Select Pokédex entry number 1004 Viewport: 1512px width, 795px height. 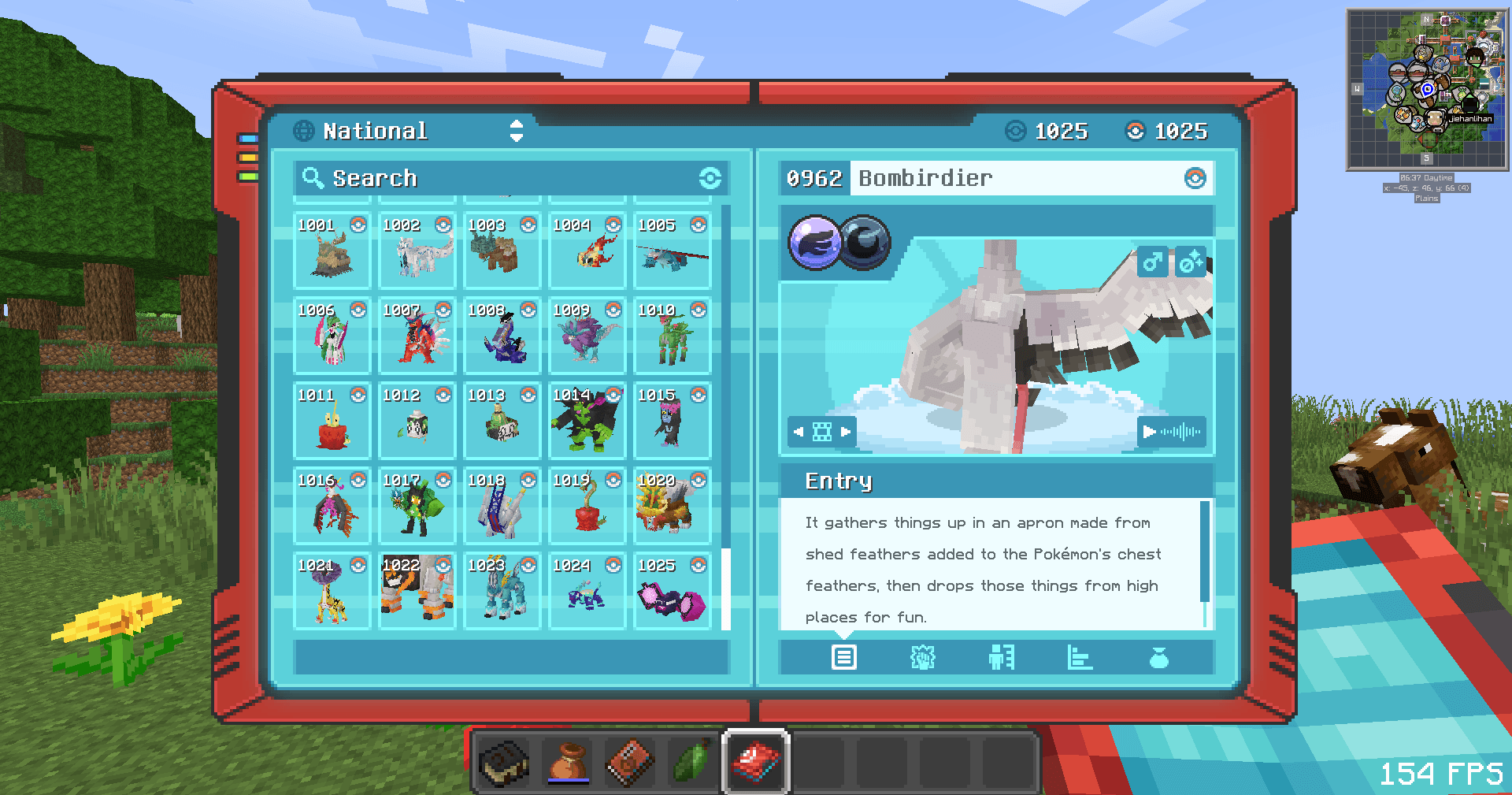pyautogui.click(x=587, y=250)
